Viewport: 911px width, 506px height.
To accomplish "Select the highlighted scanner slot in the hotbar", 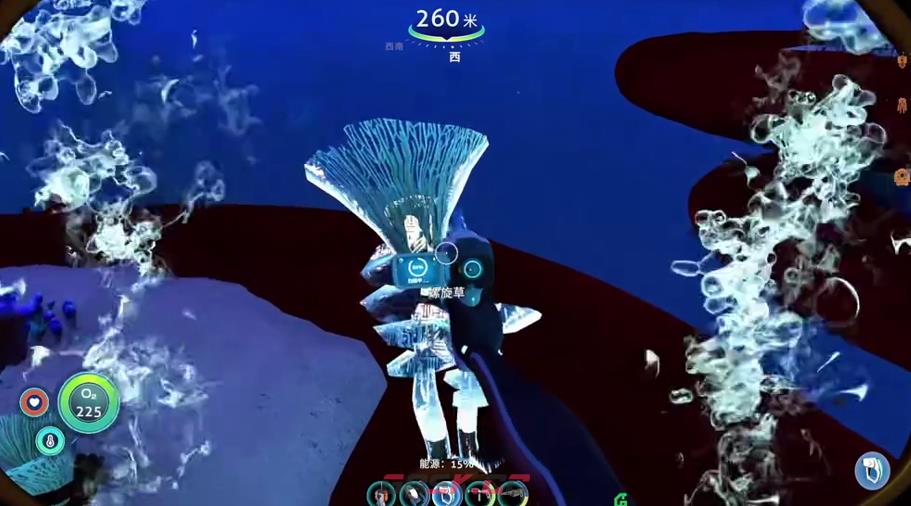I will tap(446, 495).
